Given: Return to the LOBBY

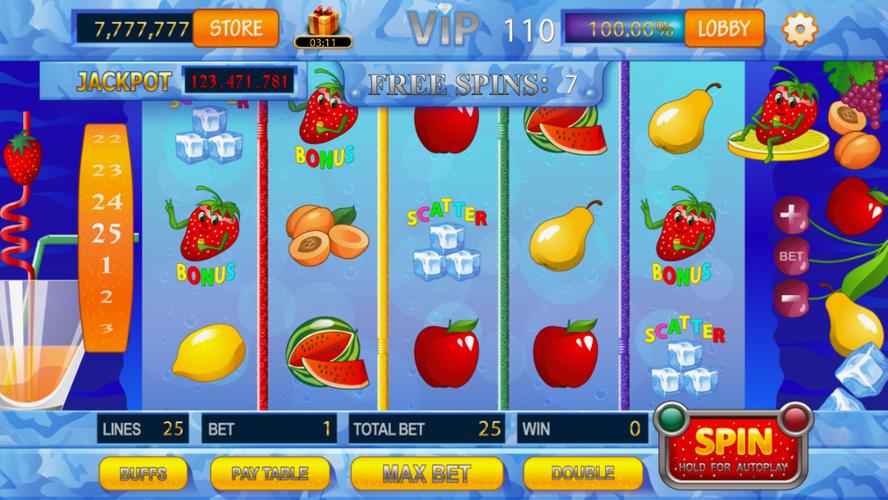Looking at the screenshot, I should [723, 28].
